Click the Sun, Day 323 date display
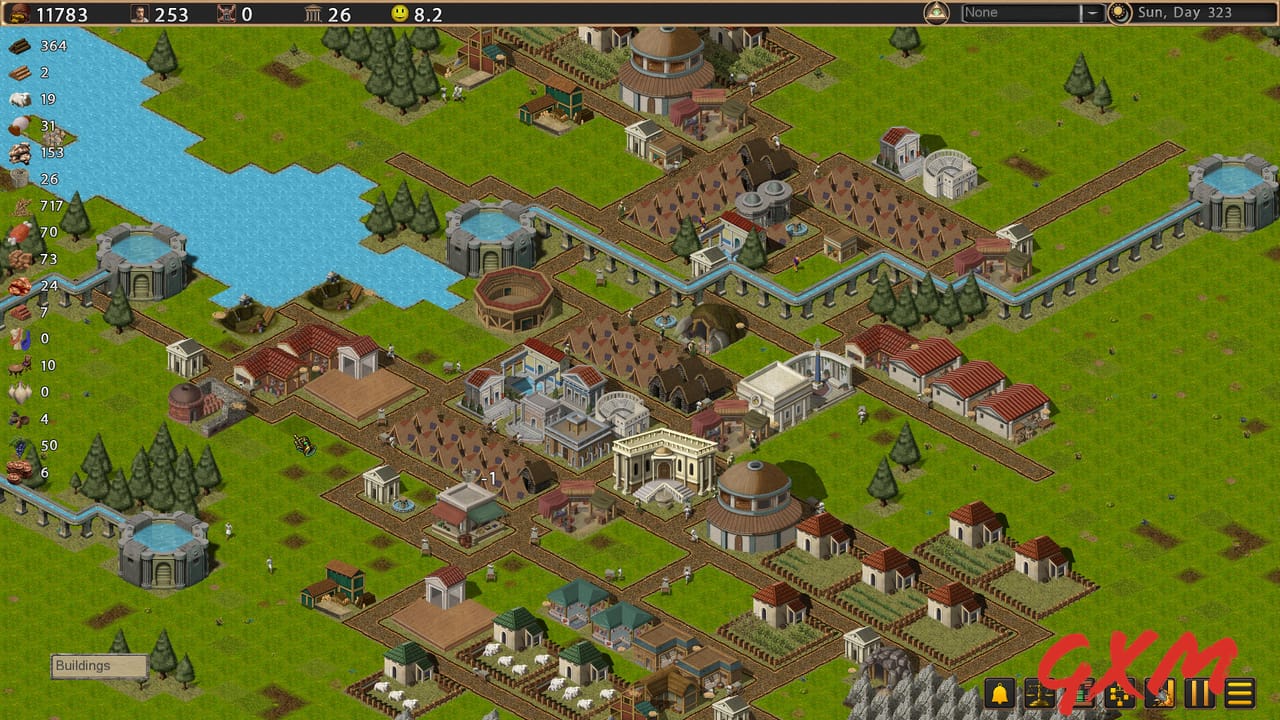 pos(1185,12)
